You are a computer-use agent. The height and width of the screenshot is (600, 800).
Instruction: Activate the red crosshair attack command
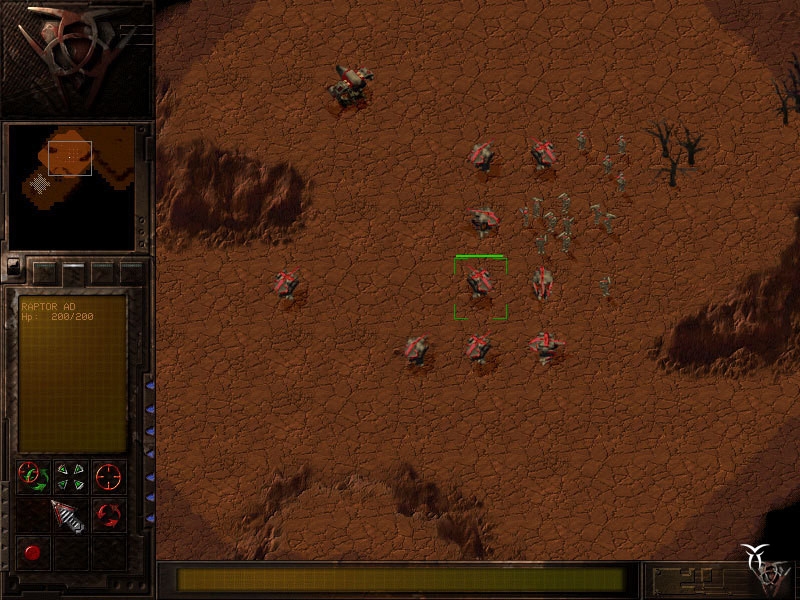[x=108, y=477]
